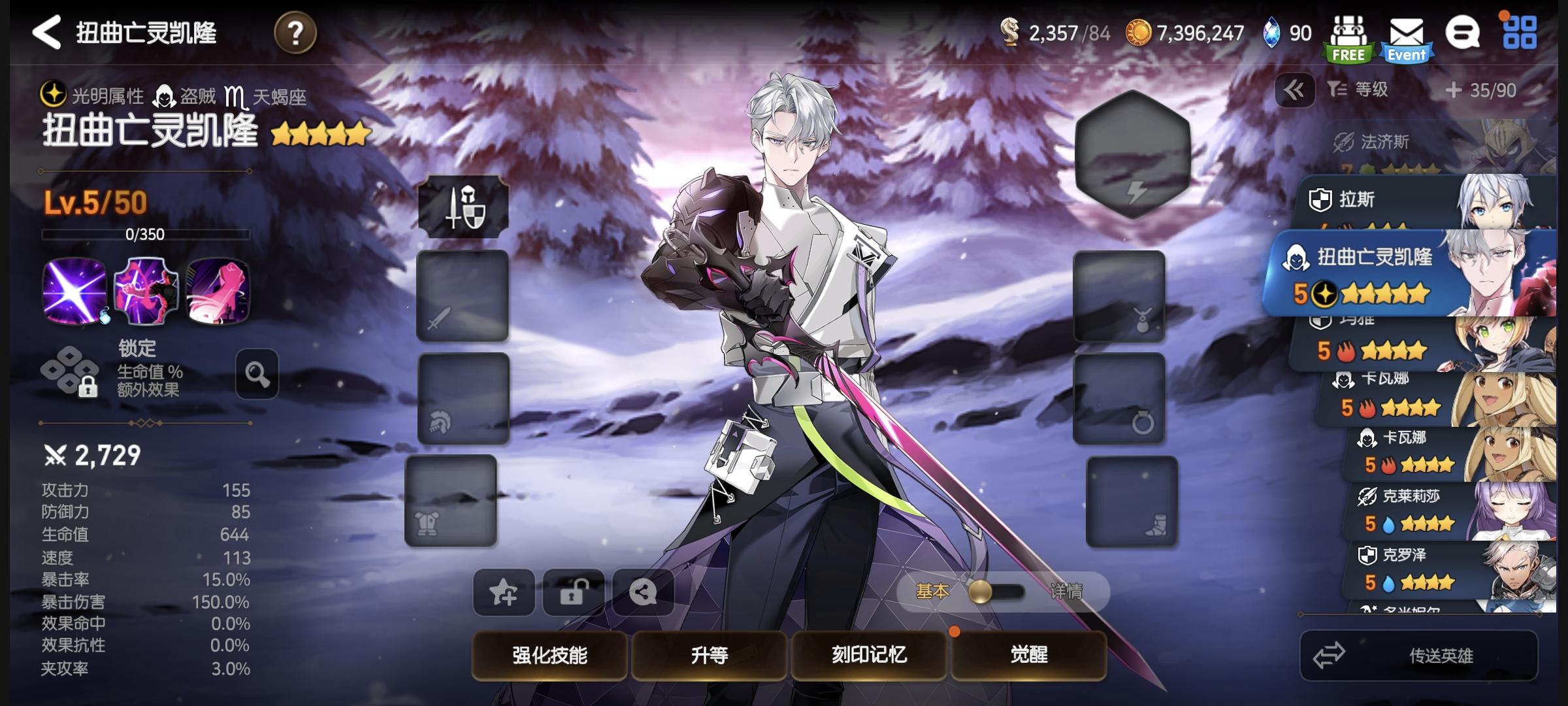Select the weapon equipment slot
Viewport: 1568px width, 706px height.
click(x=461, y=295)
